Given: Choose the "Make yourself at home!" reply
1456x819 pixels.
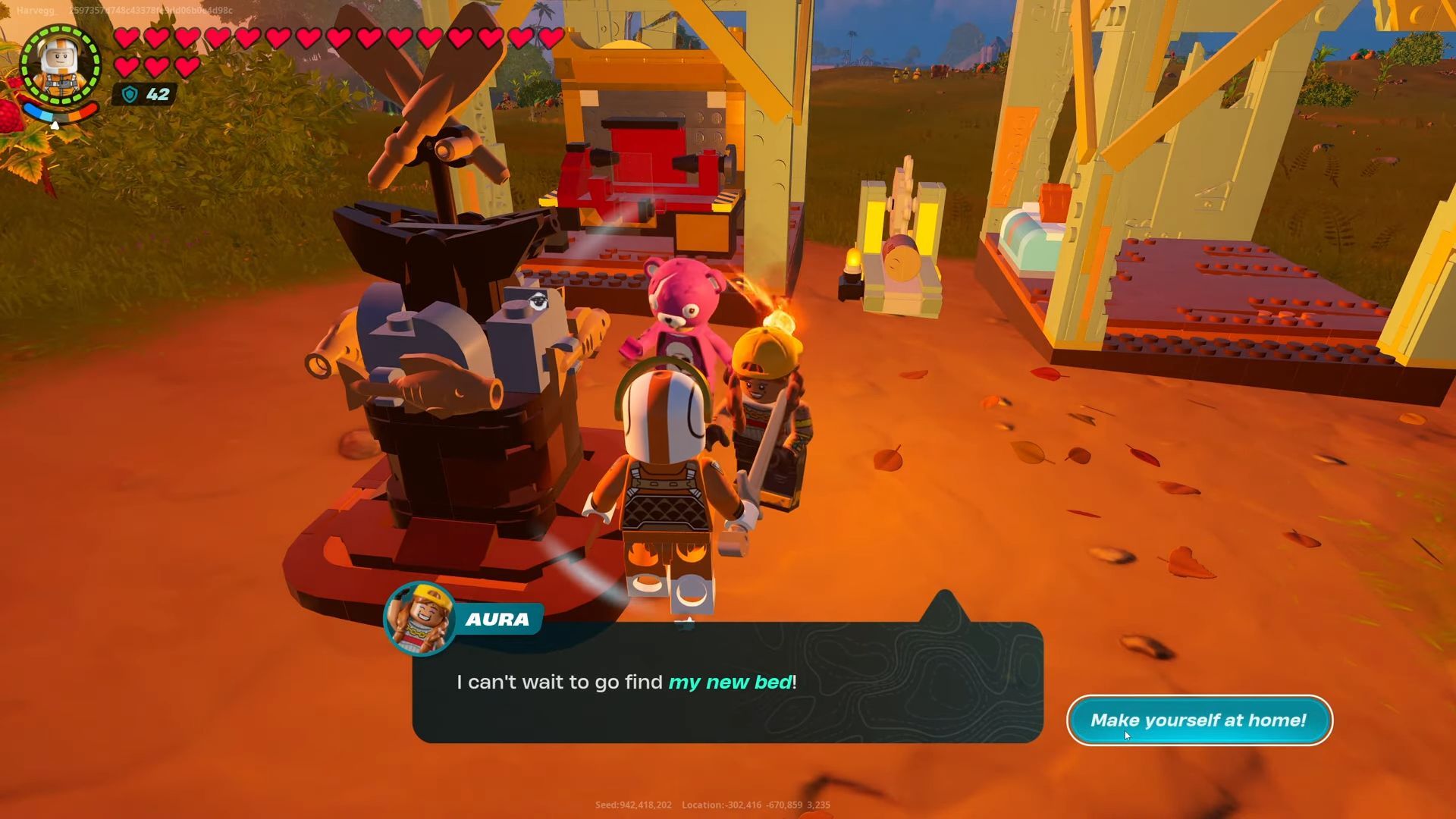Looking at the screenshot, I should click(x=1199, y=720).
